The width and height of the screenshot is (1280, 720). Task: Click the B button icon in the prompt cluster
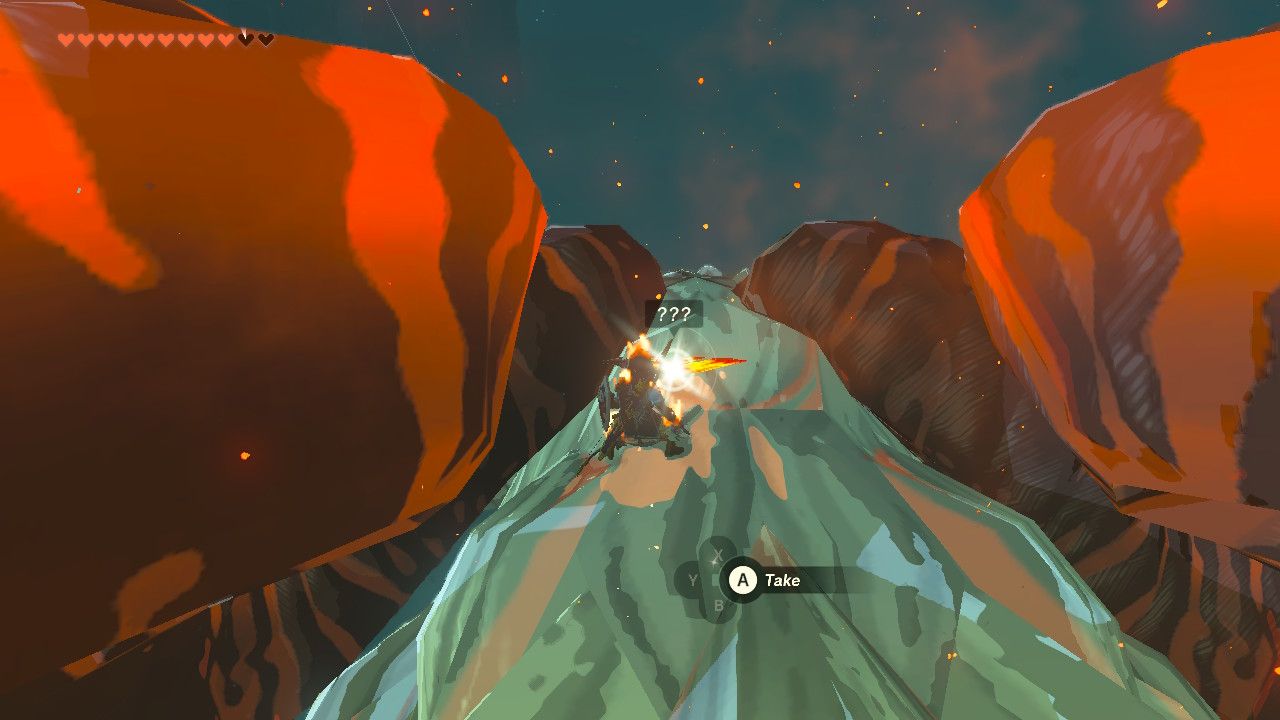click(719, 604)
